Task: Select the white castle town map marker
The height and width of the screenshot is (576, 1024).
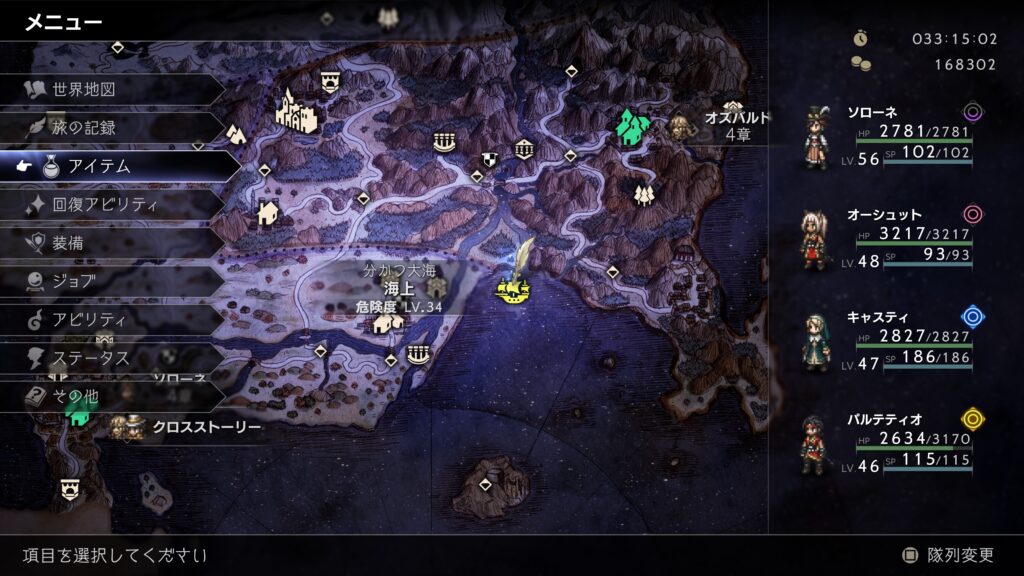Action: tap(296, 110)
